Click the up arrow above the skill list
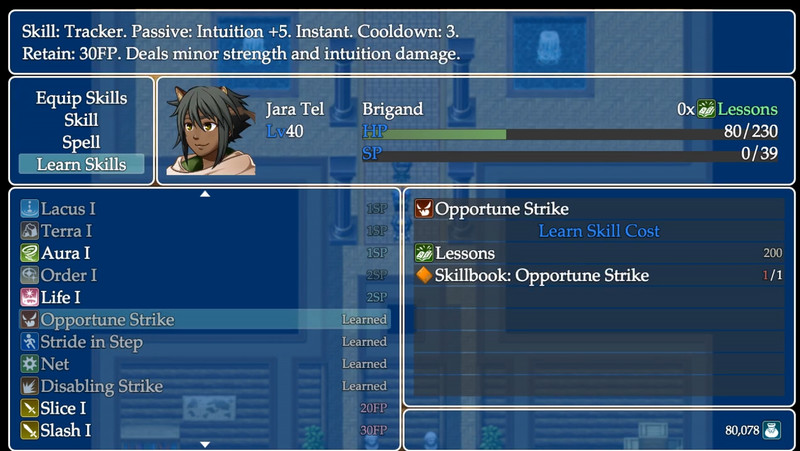The image size is (800, 451). pos(205,193)
